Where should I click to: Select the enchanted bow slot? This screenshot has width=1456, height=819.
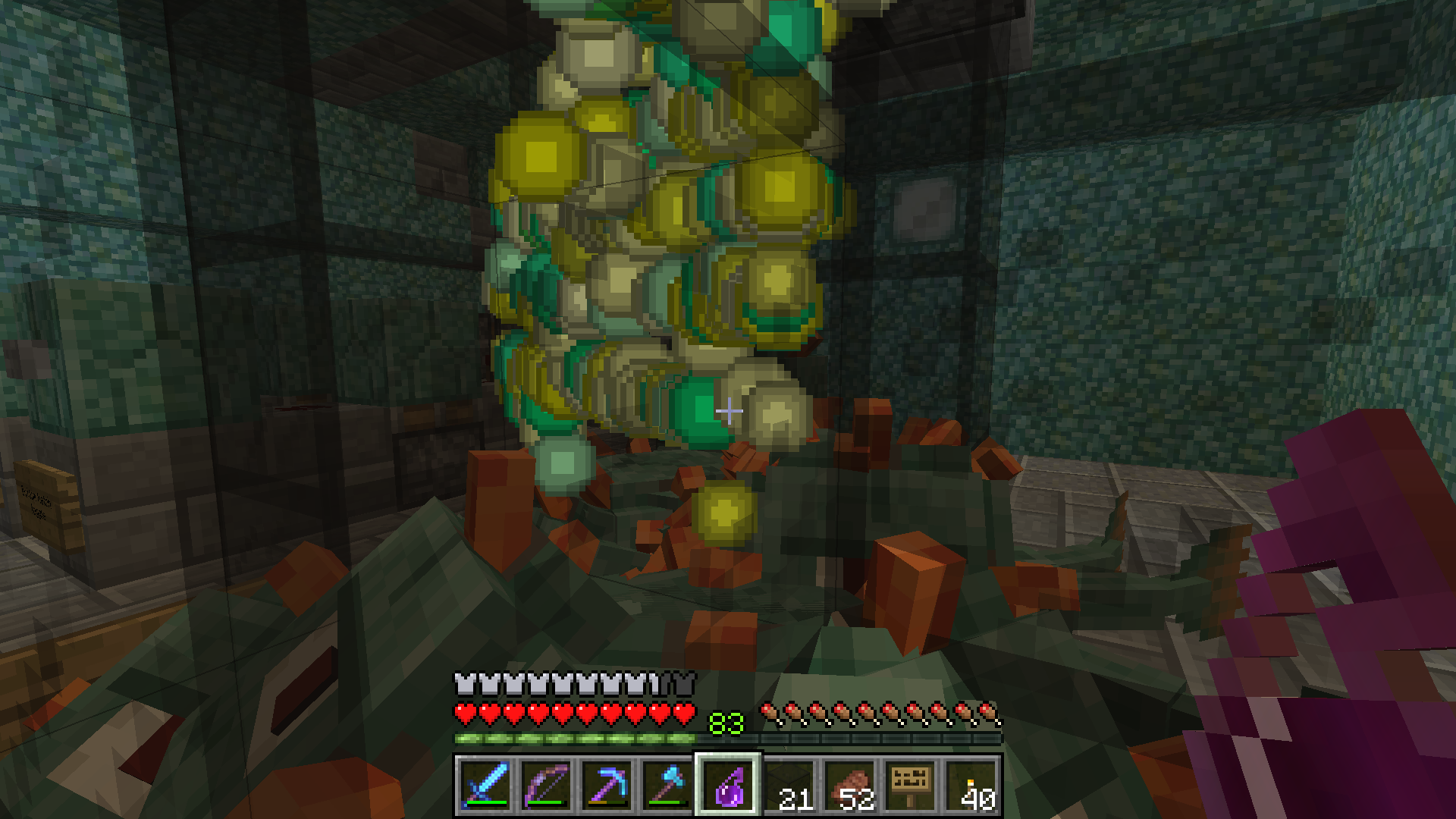point(546,785)
